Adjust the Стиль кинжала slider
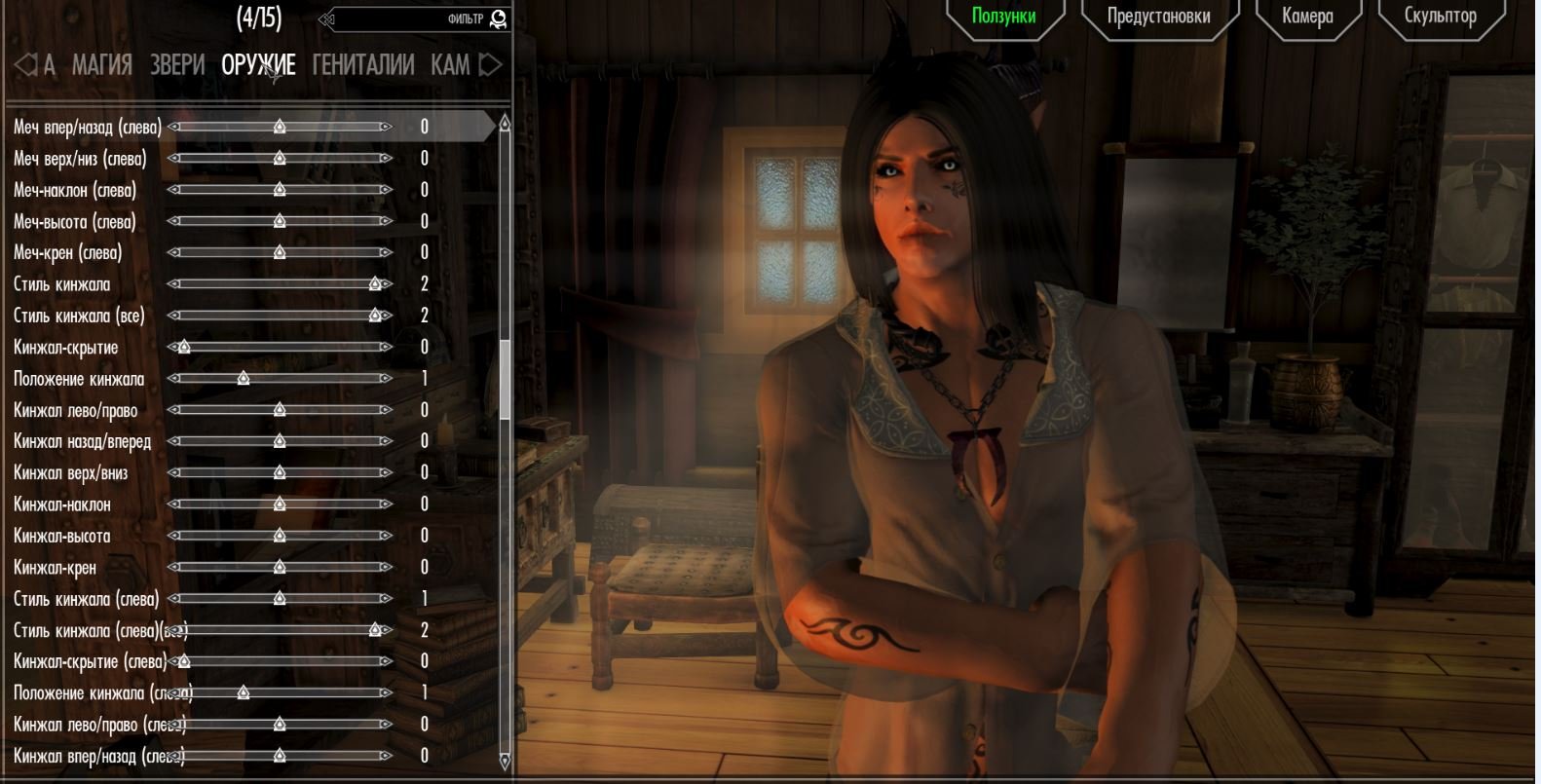The width and height of the screenshot is (1541, 784). [x=375, y=284]
